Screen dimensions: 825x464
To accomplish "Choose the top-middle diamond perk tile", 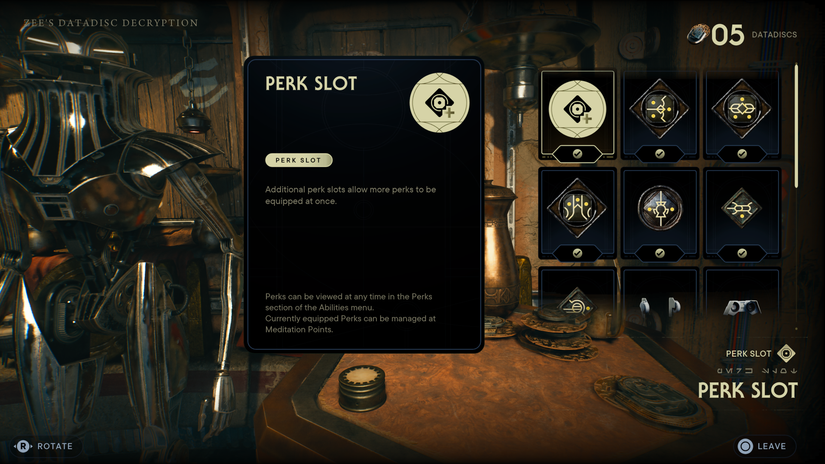I will [660, 114].
